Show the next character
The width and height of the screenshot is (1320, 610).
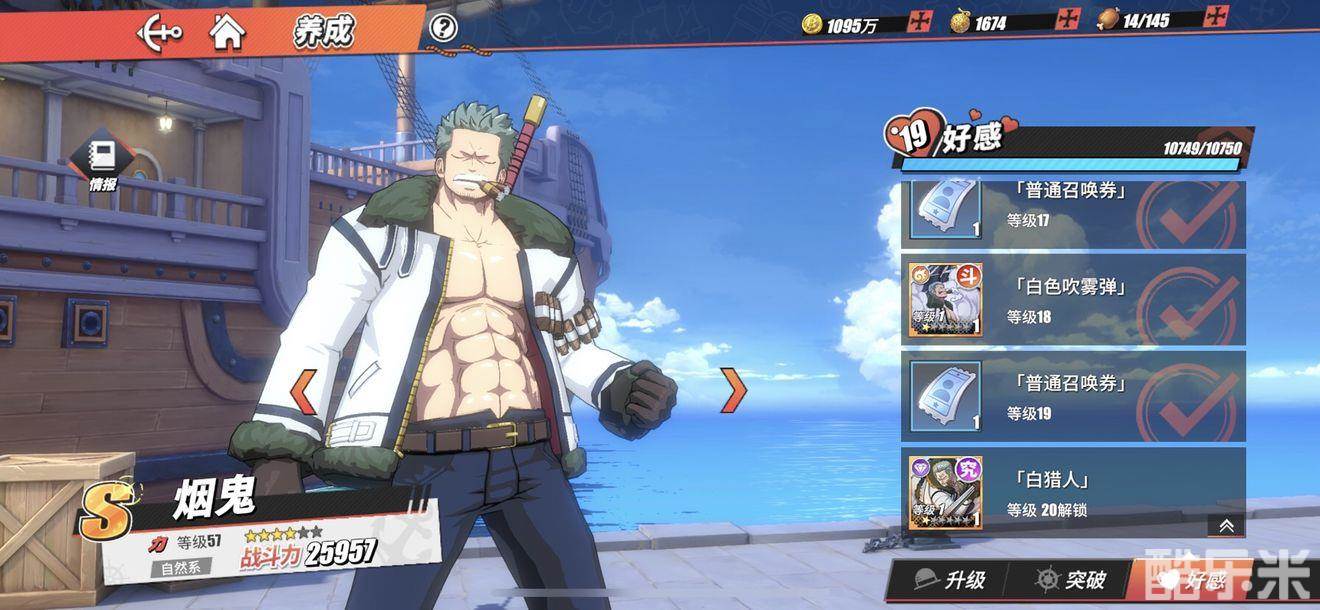click(734, 390)
